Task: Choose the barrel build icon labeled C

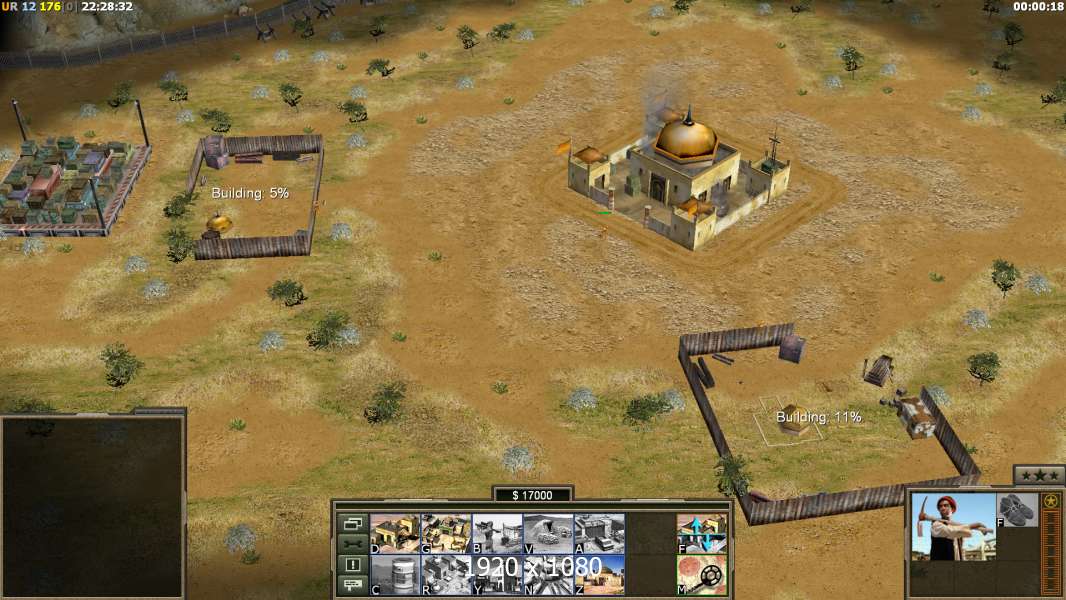Action: click(x=395, y=575)
